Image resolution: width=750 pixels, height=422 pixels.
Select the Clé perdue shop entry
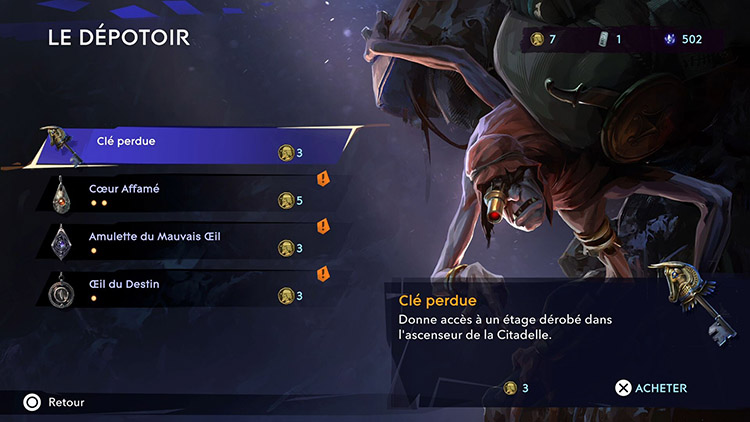click(190, 146)
